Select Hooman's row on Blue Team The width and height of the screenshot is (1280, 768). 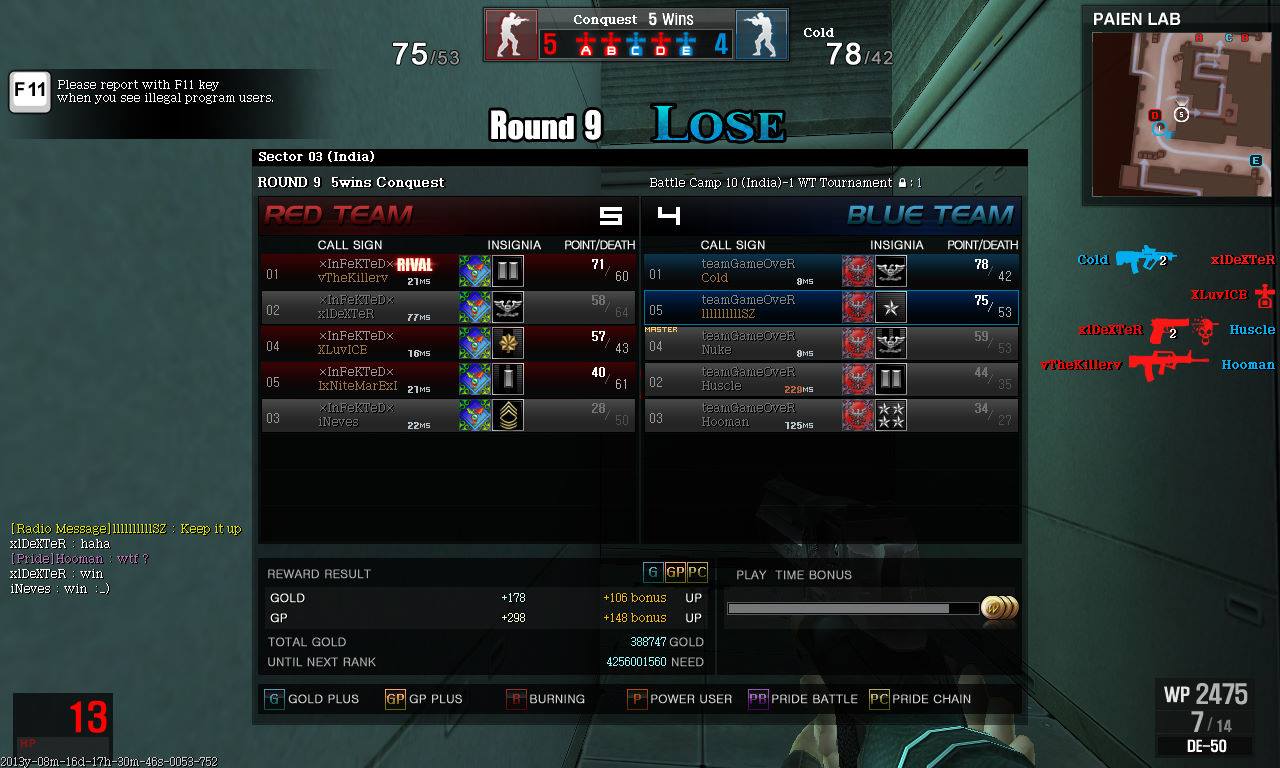(x=830, y=415)
